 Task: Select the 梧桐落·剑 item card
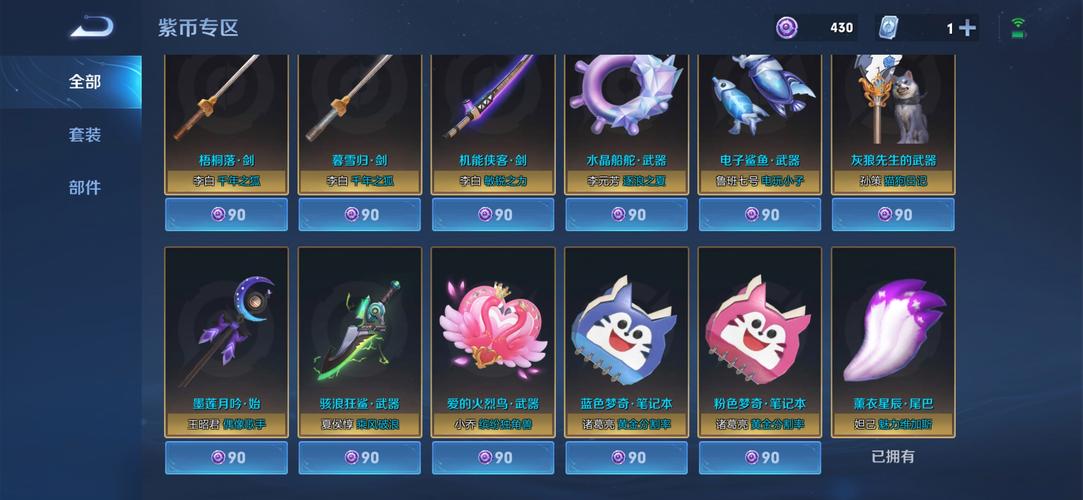click(226, 120)
